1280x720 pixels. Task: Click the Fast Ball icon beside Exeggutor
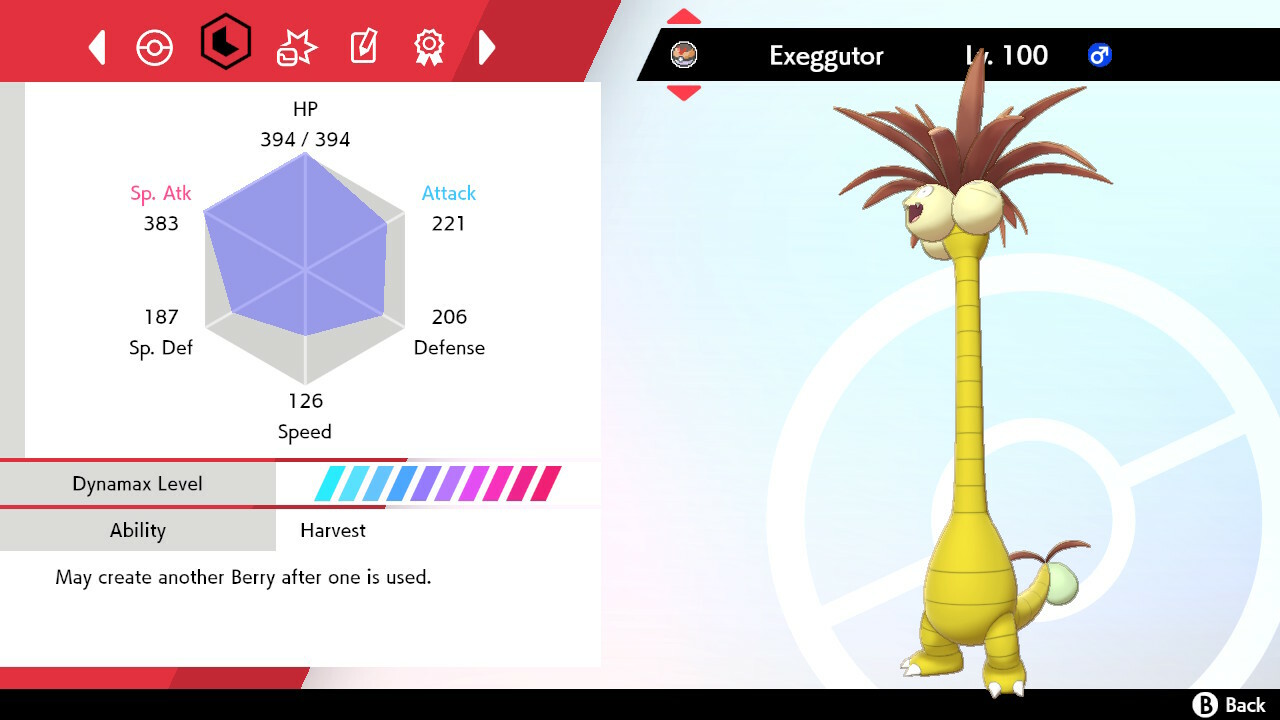[683, 57]
